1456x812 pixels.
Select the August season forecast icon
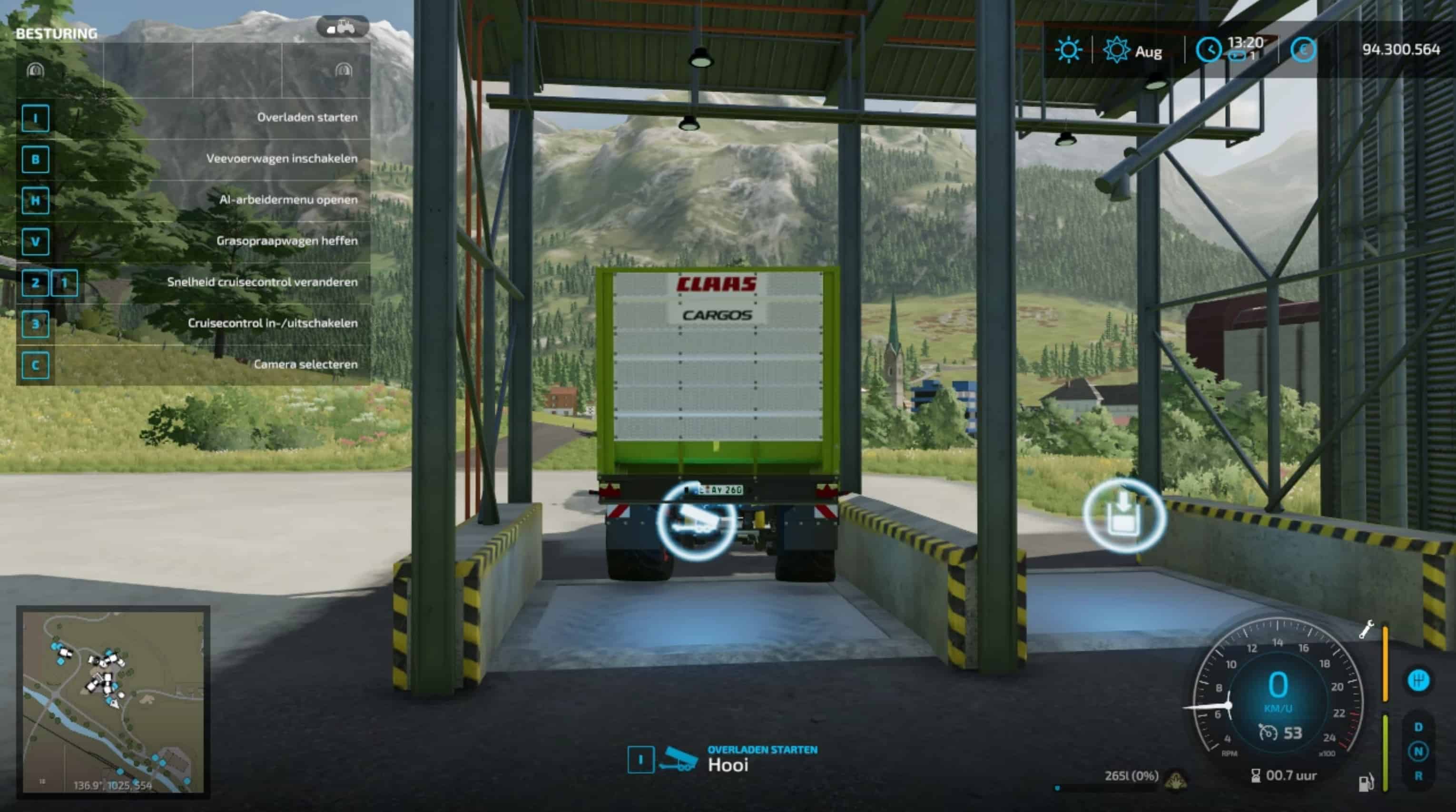coord(1116,50)
